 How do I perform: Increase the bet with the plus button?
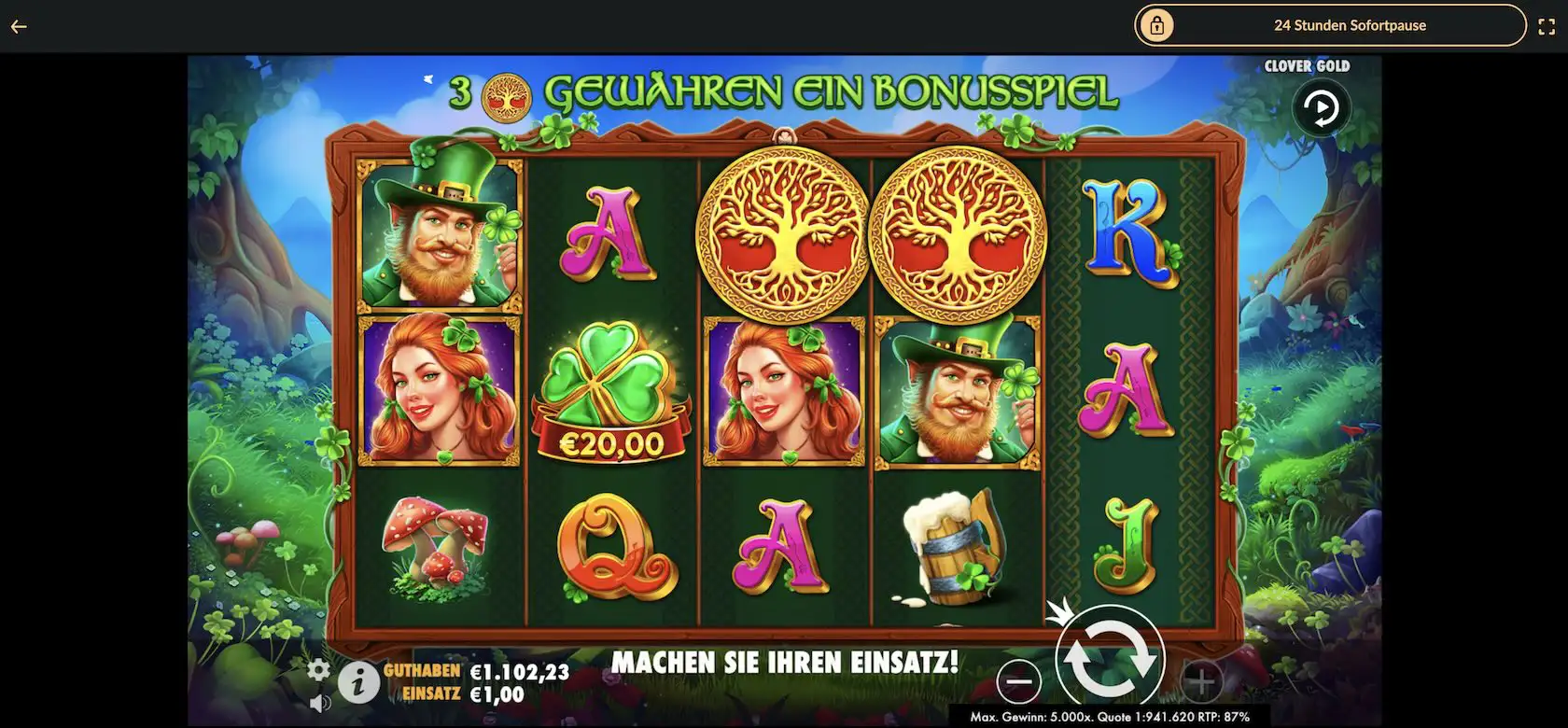click(x=1201, y=682)
